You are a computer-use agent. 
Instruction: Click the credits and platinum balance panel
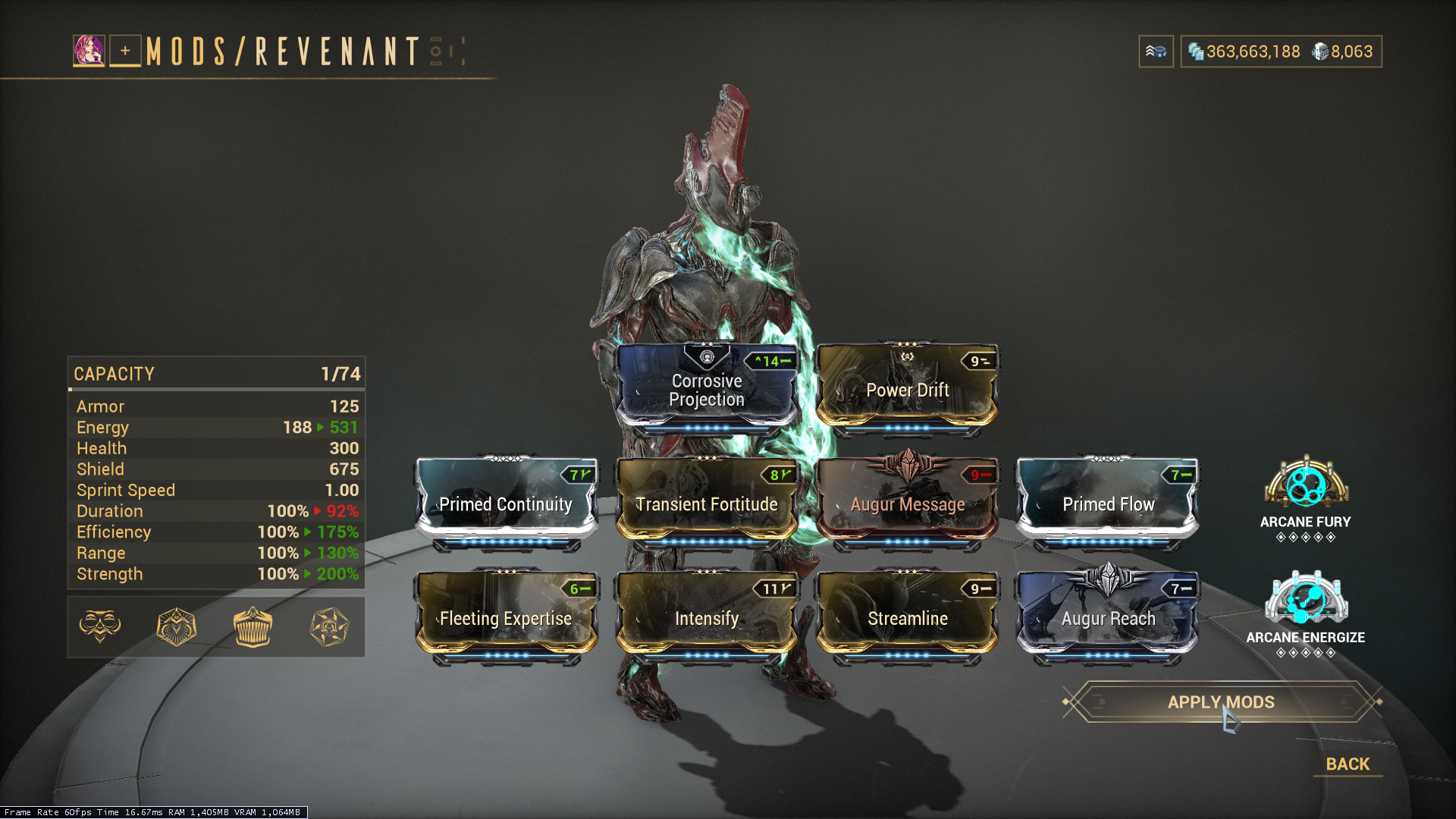(1281, 52)
